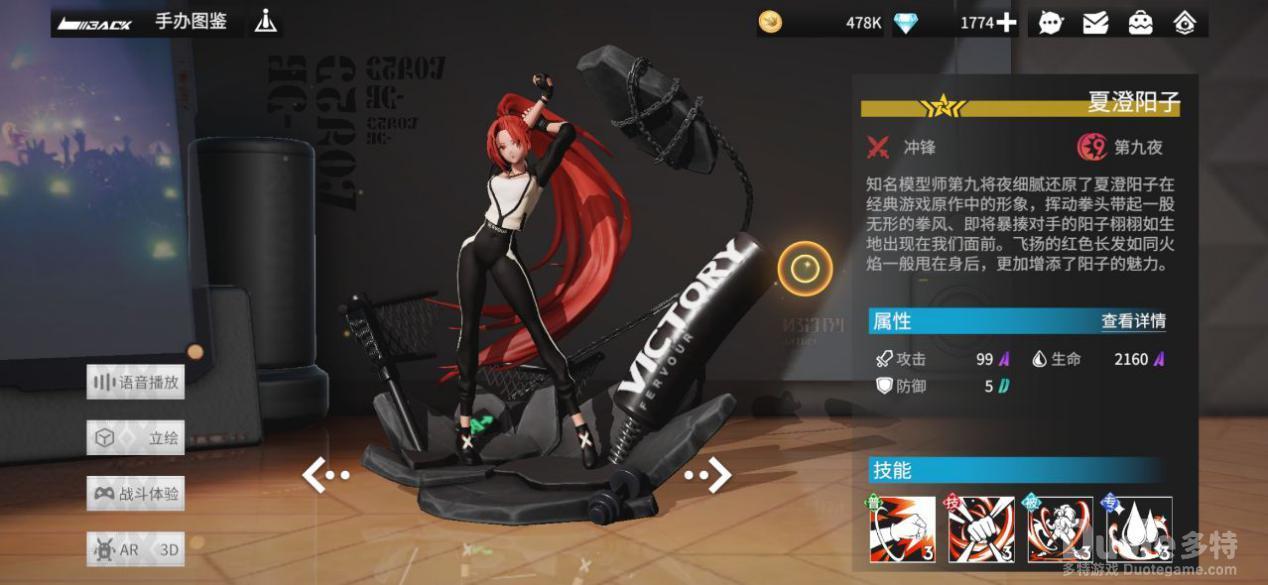Open the mail envelope icon

(1095, 22)
